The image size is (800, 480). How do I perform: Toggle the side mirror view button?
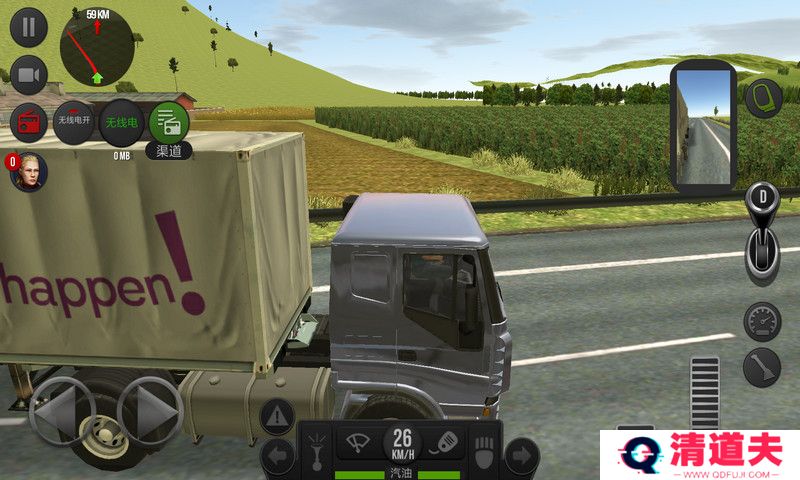(x=764, y=97)
